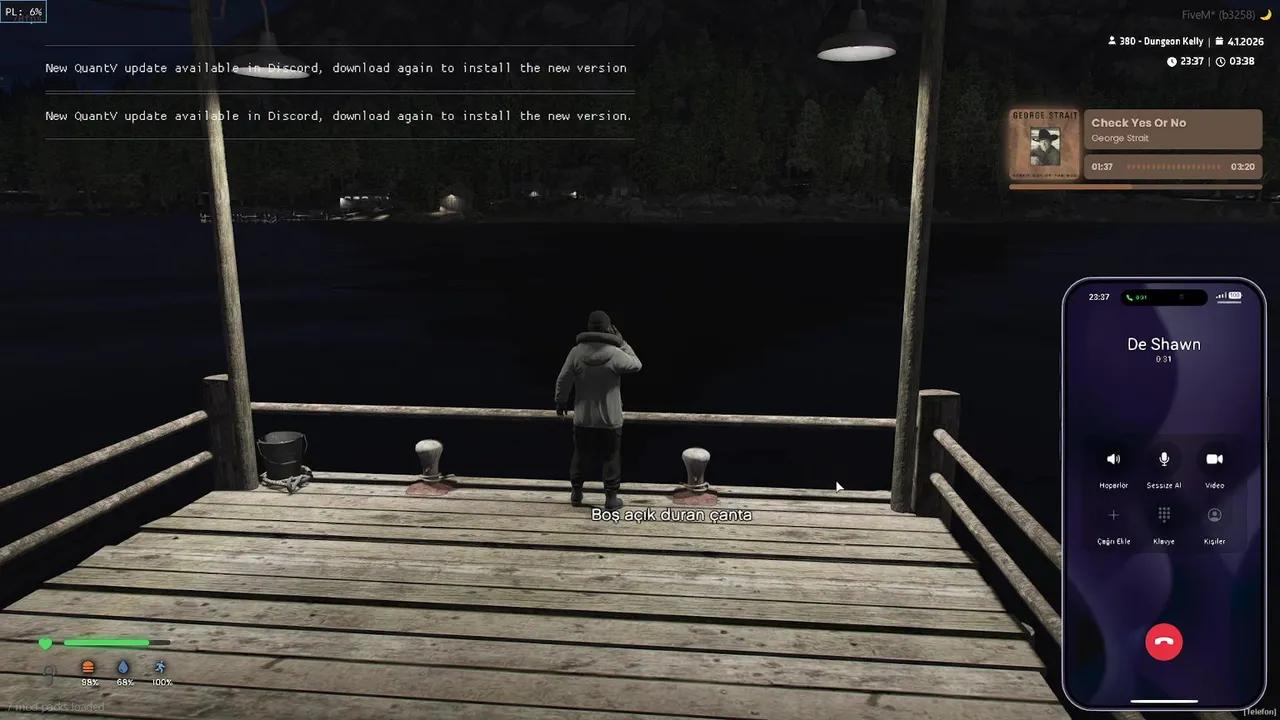
Task: Dismiss the QuantV update notification
Action: click(335, 68)
